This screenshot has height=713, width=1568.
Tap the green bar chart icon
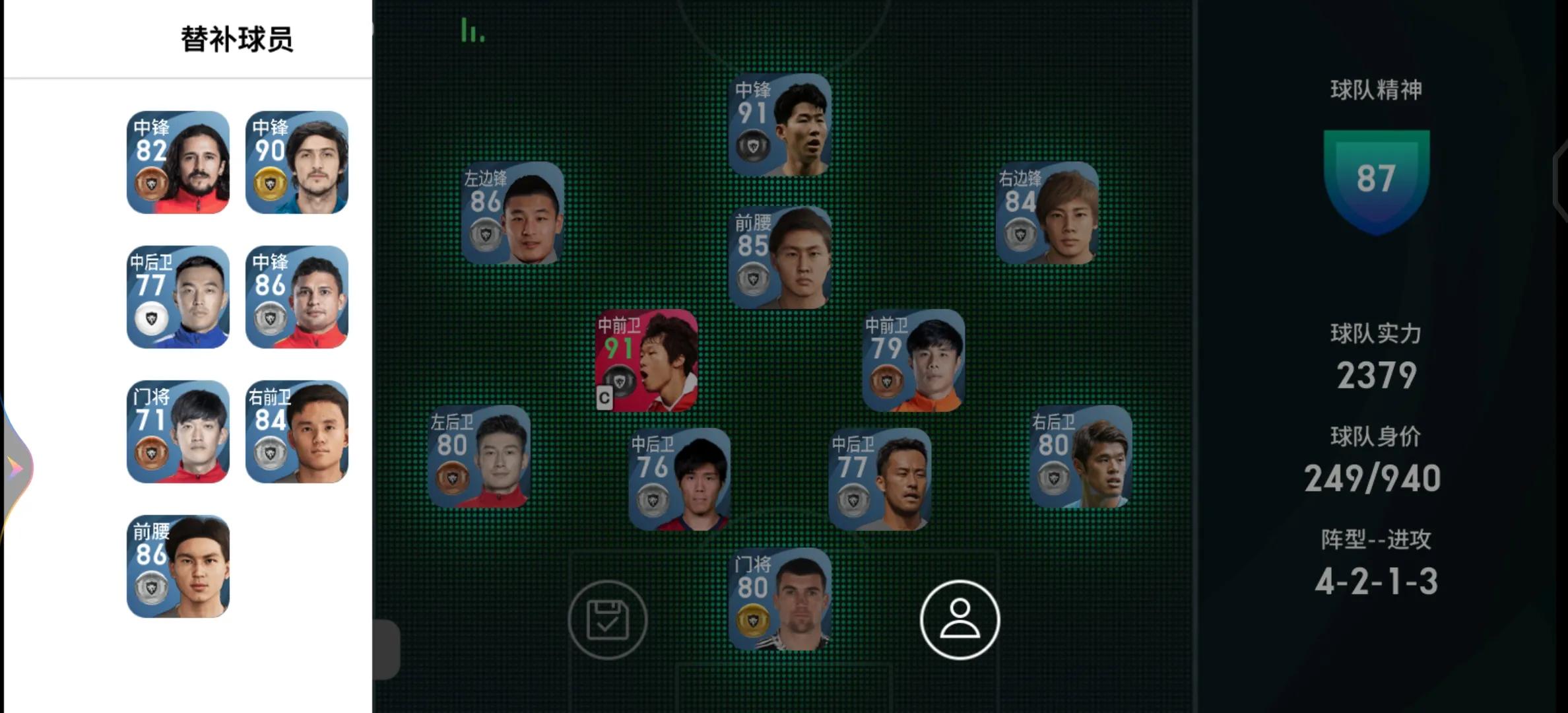coord(472,30)
